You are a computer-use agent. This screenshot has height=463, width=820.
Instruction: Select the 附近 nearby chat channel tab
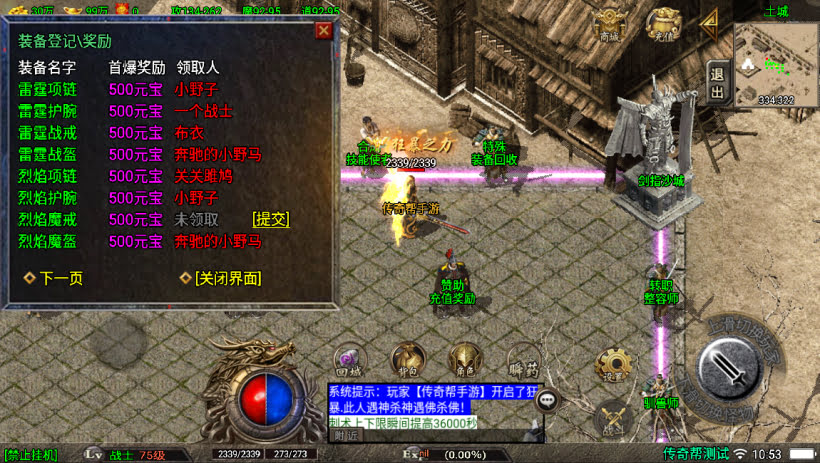pyautogui.click(x=345, y=435)
